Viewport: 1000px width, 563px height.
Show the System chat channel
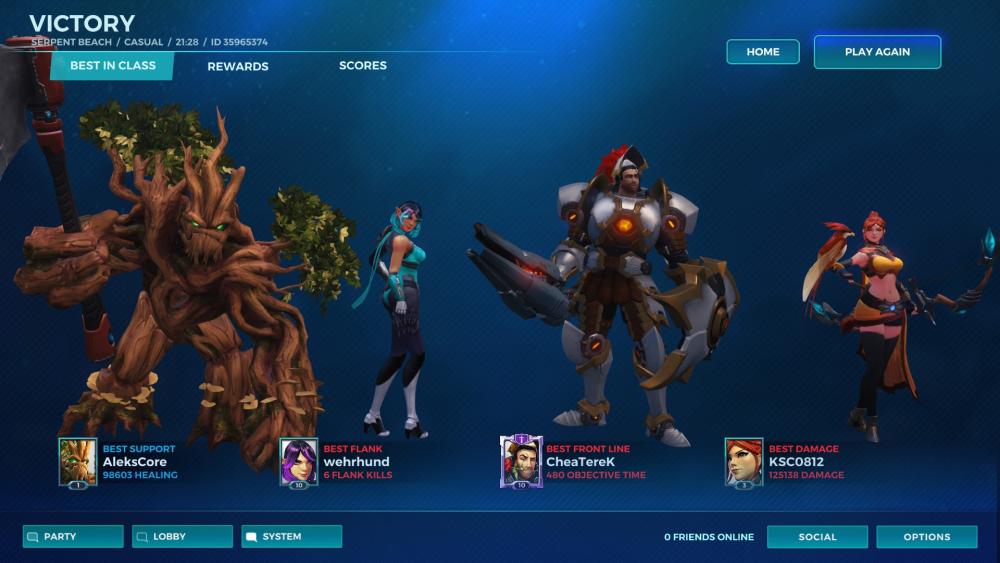coord(292,537)
